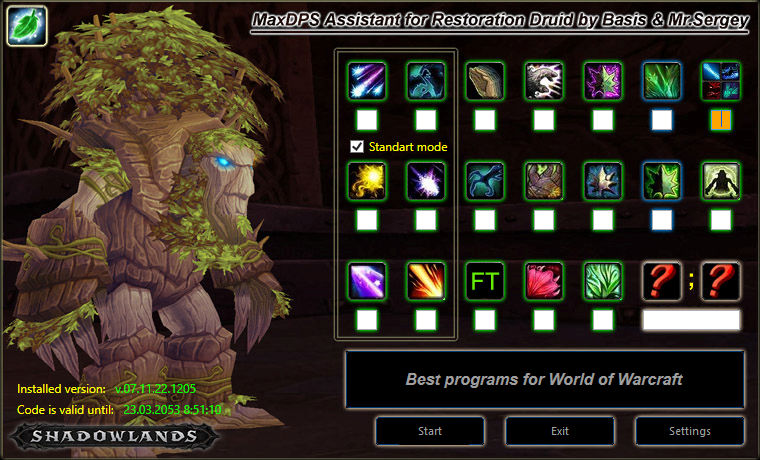
Task: Tick the checkbox under the FT icon
Action: pos(485,320)
